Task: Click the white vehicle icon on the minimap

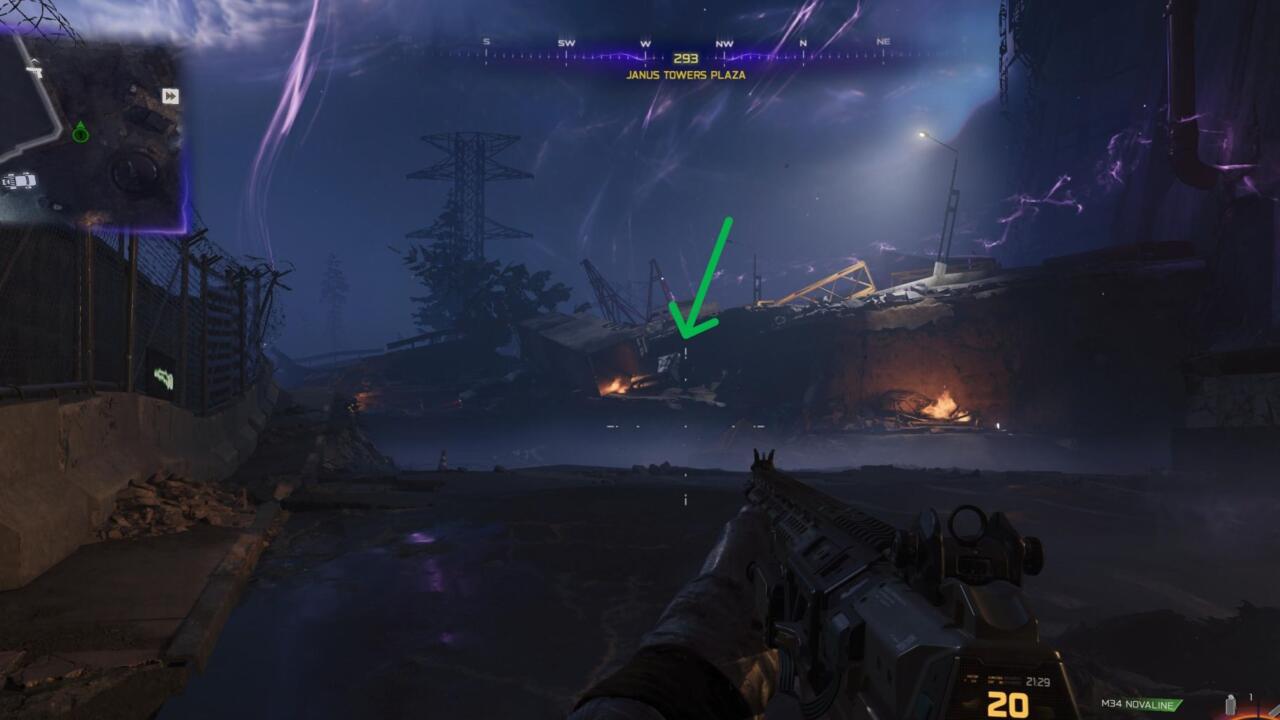Action: click(20, 181)
